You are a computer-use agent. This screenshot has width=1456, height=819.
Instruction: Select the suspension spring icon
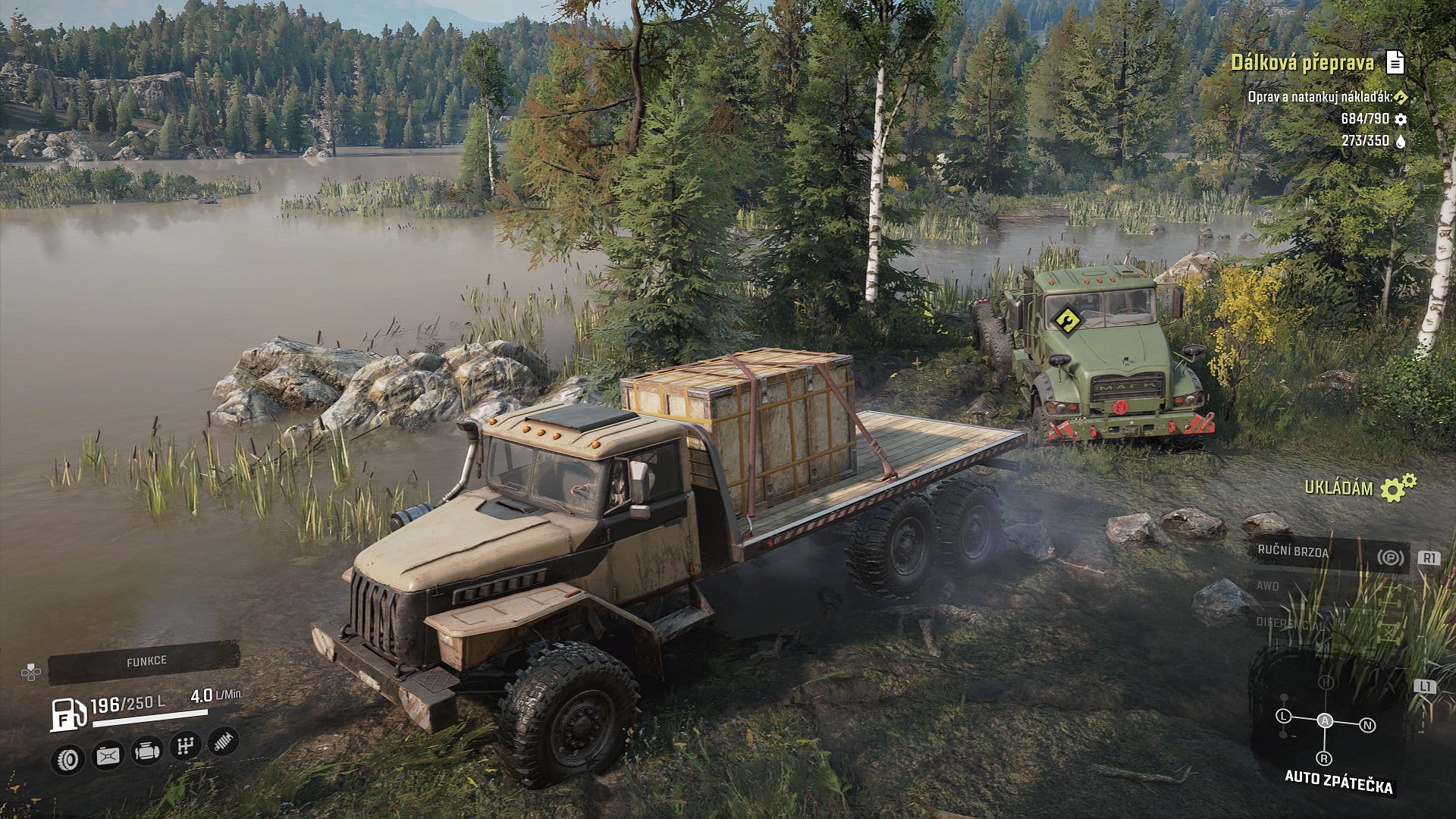coord(223,741)
